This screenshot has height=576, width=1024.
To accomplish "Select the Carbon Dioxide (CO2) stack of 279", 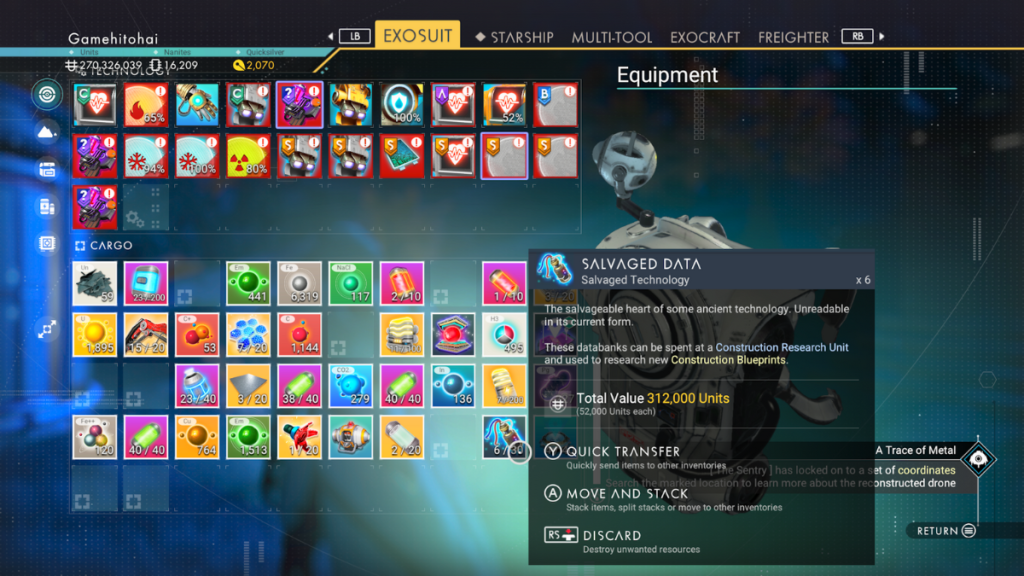I will (351, 386).
